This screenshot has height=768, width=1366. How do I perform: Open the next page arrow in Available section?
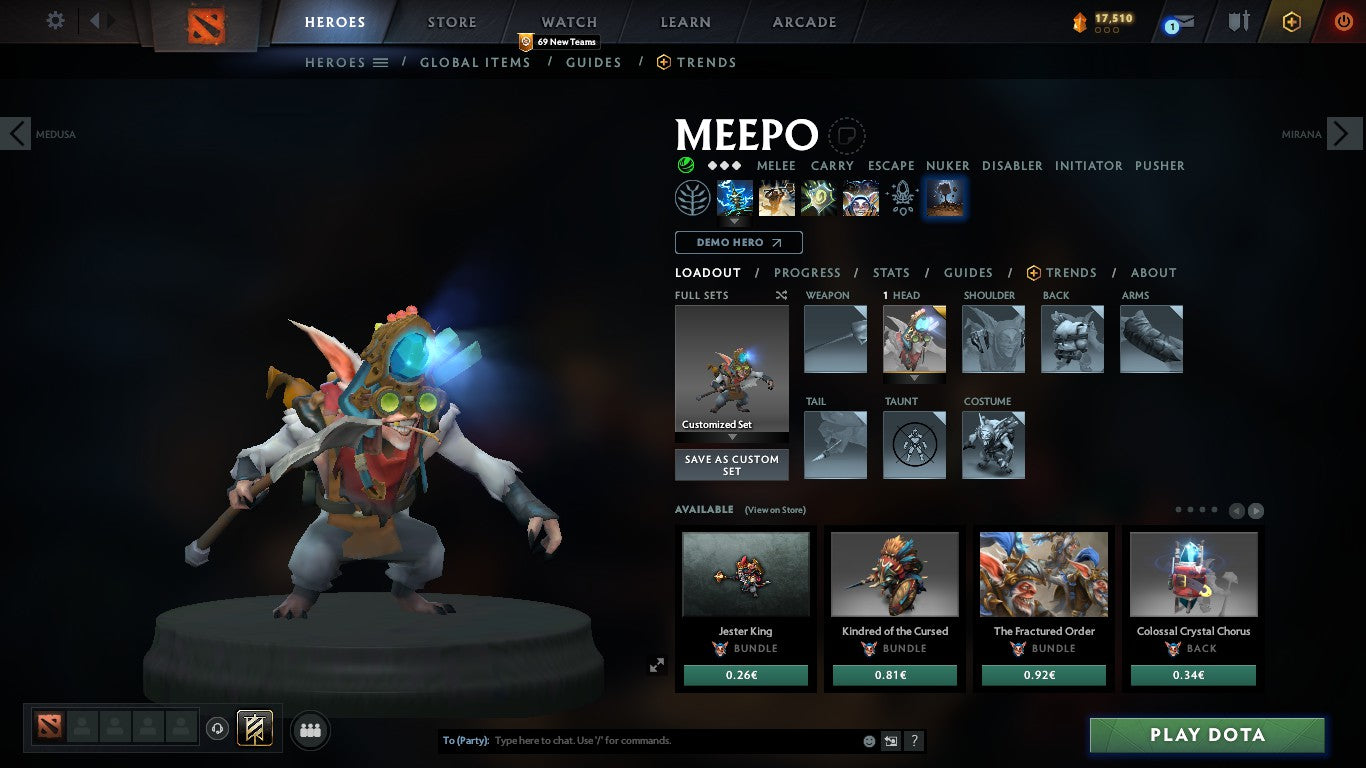point(1255,510)
